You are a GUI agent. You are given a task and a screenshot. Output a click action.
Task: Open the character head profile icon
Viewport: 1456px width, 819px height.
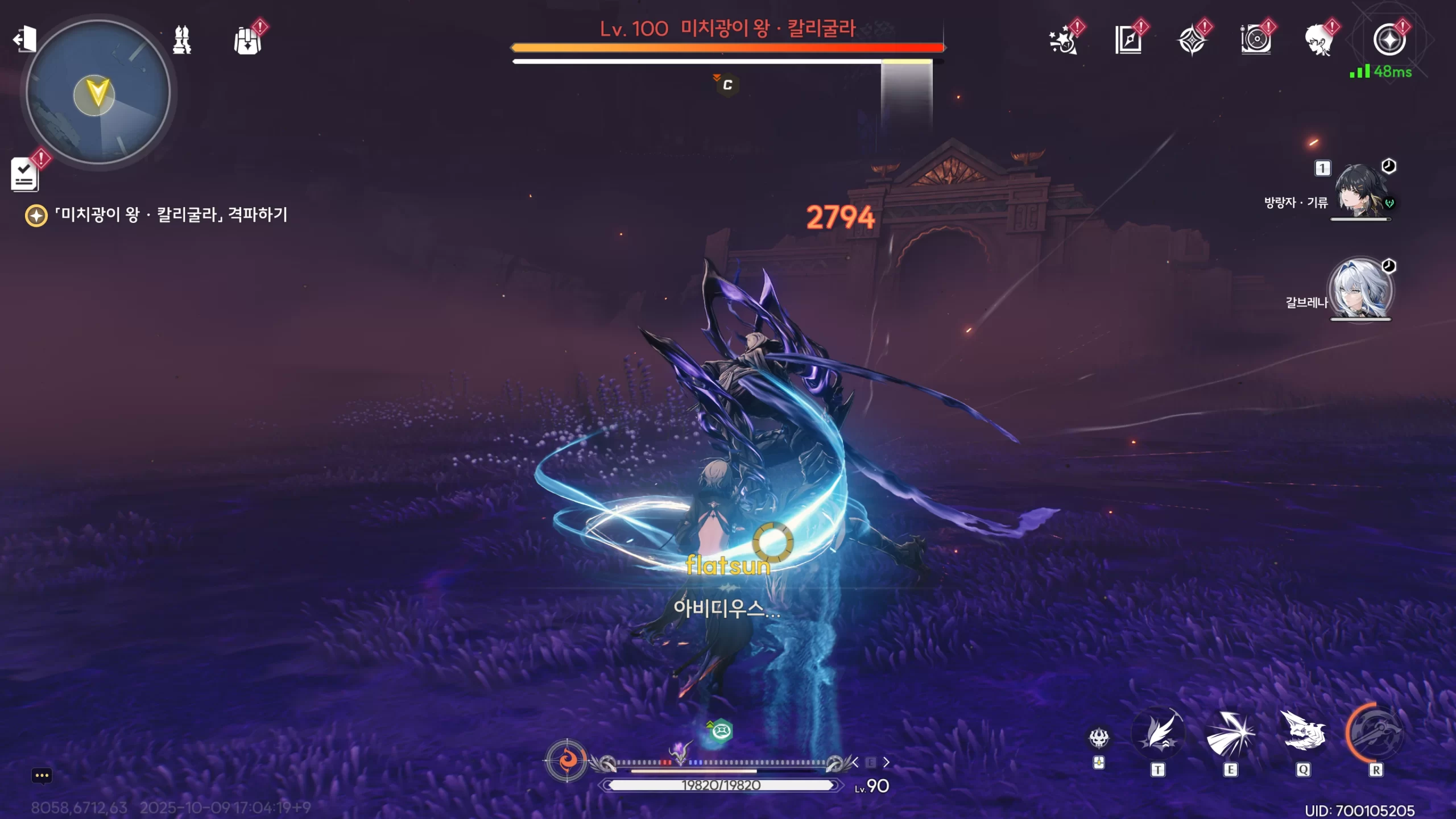click(1319, 40)
